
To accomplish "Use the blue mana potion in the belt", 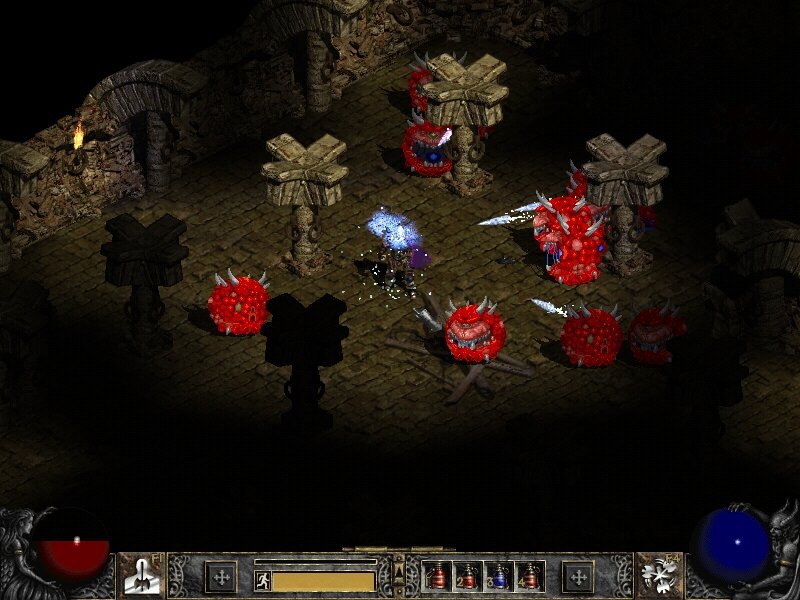I will click(498, 576).
